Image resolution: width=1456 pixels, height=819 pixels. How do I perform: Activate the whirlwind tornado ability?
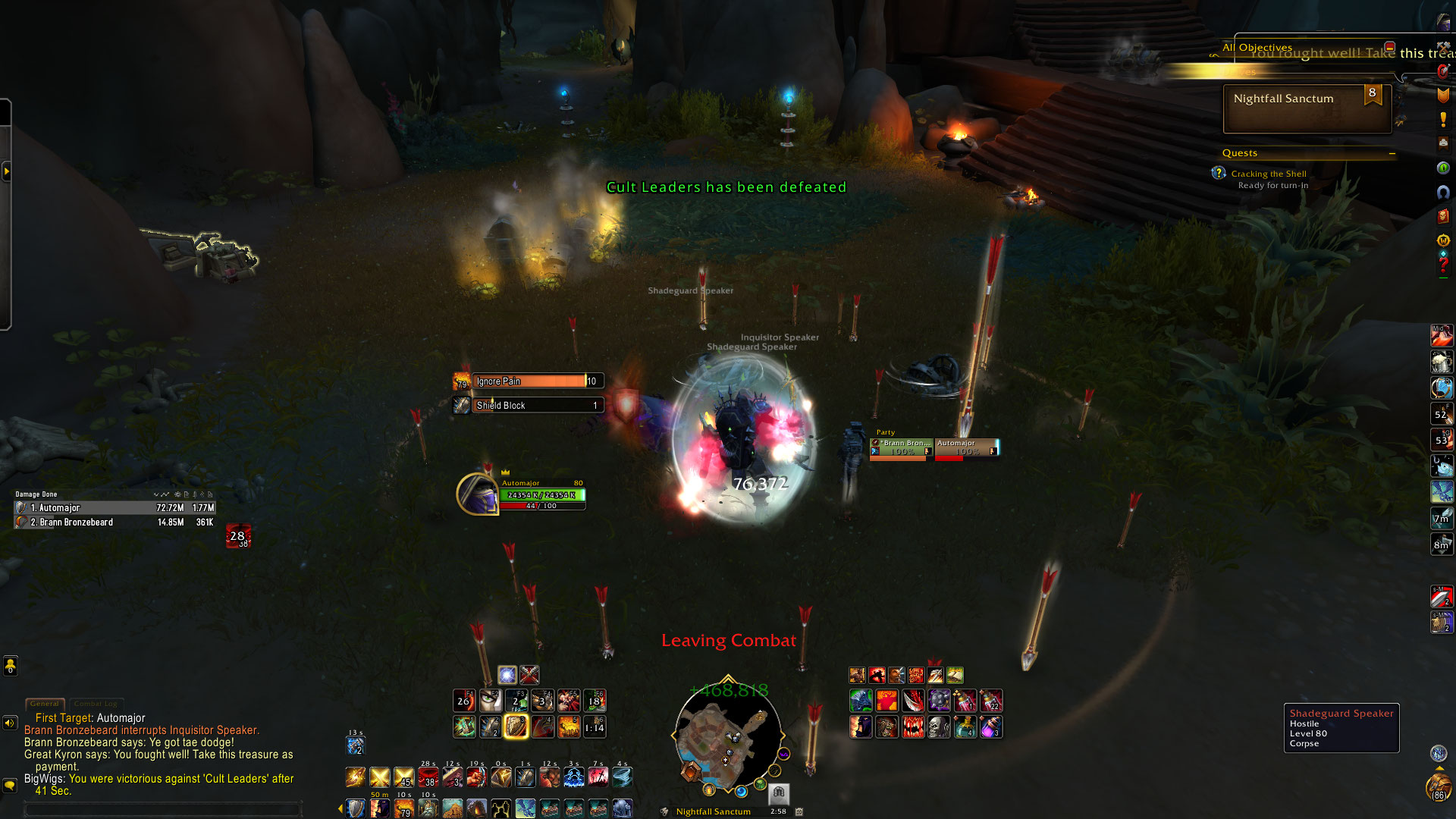pos(622,777)
